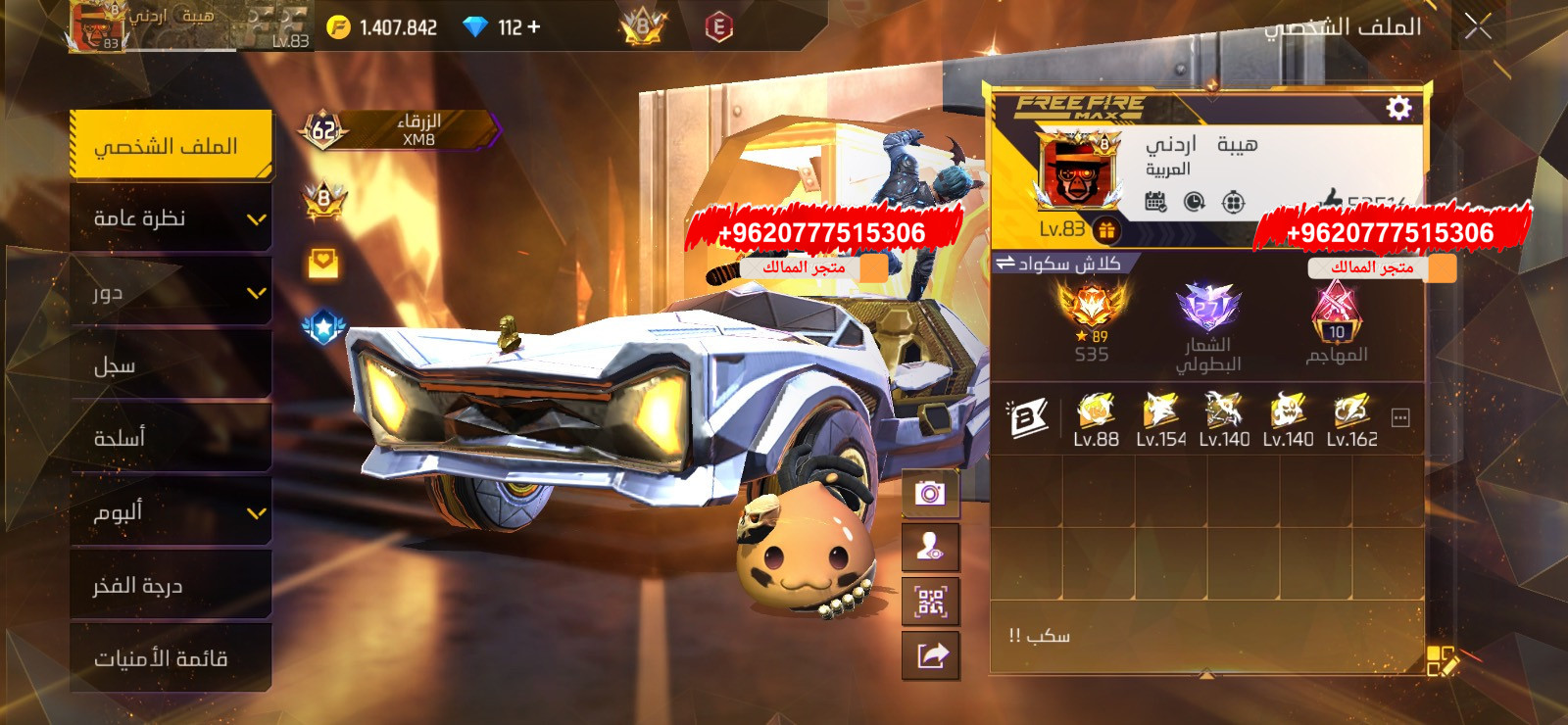Image resolution: width=1568 pixels, height=725 pixels.
Task: Close the profile screen with the X
Action: tap(1478, 27)
